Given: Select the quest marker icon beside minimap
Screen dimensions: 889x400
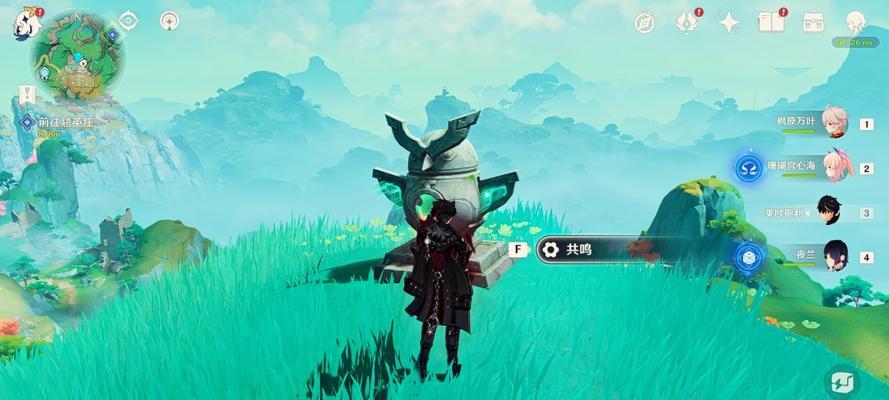Looking at the screenshot, I should pyautogui.click(x=111, y=35).
